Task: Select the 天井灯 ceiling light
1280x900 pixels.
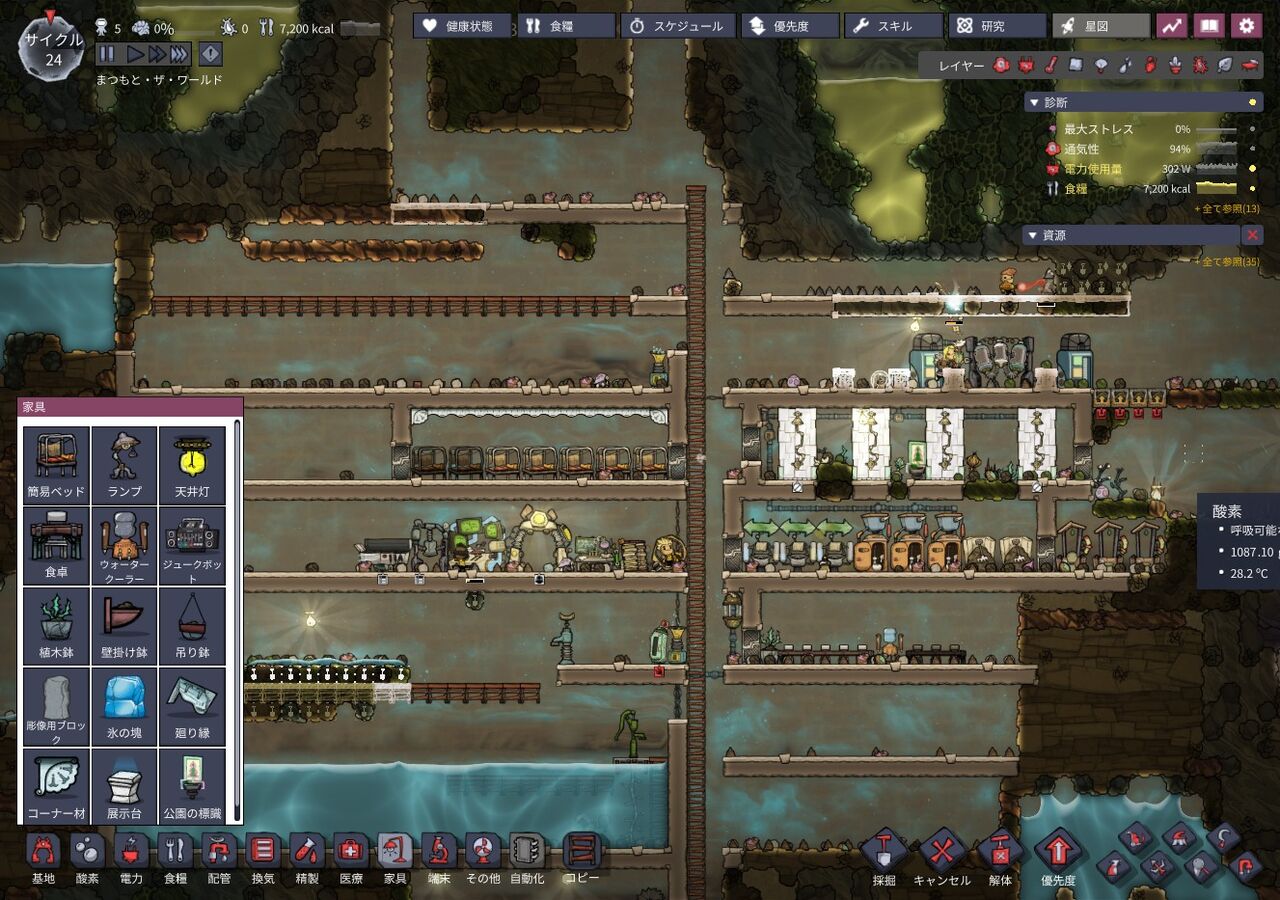Action: [192, 464]
